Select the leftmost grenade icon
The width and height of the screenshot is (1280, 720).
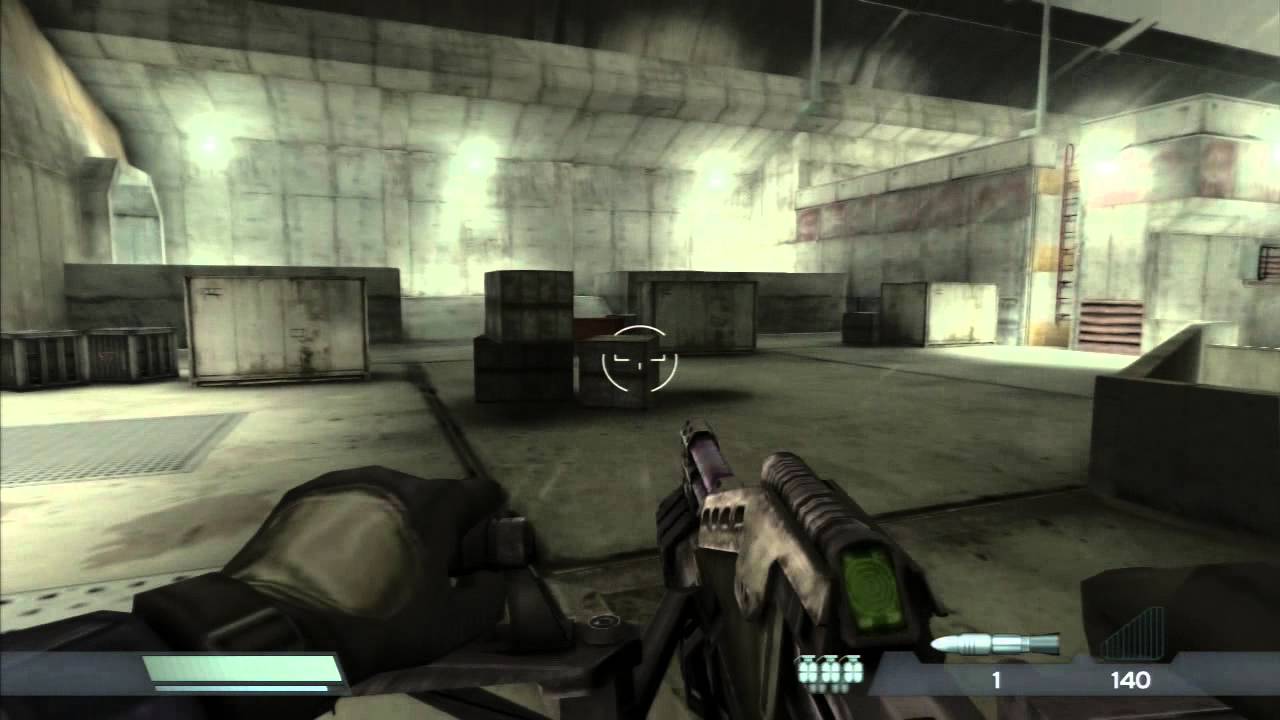(x=806, y=672)
